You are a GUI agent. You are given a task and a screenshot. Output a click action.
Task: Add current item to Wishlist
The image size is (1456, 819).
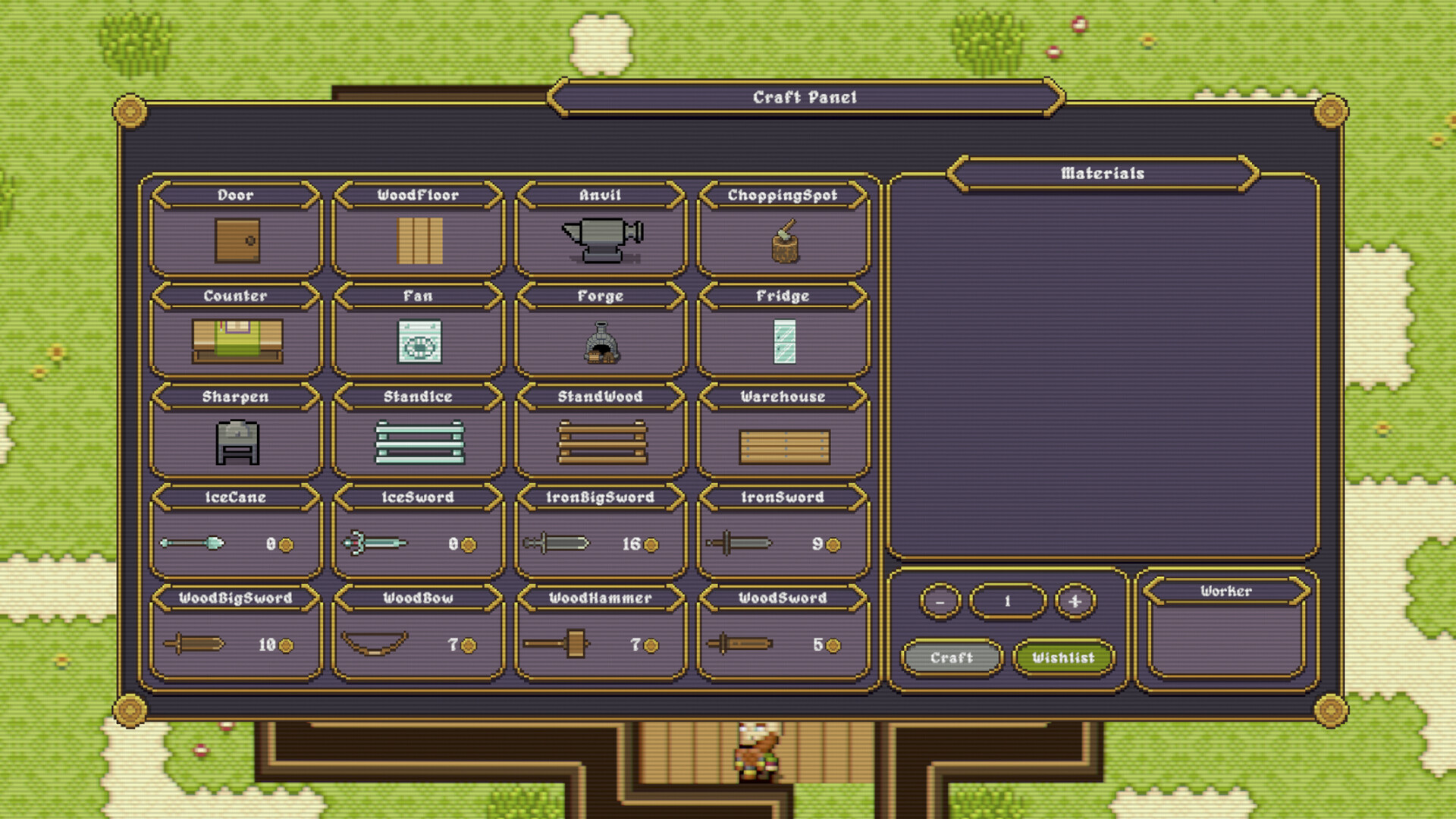(1063, 657)
